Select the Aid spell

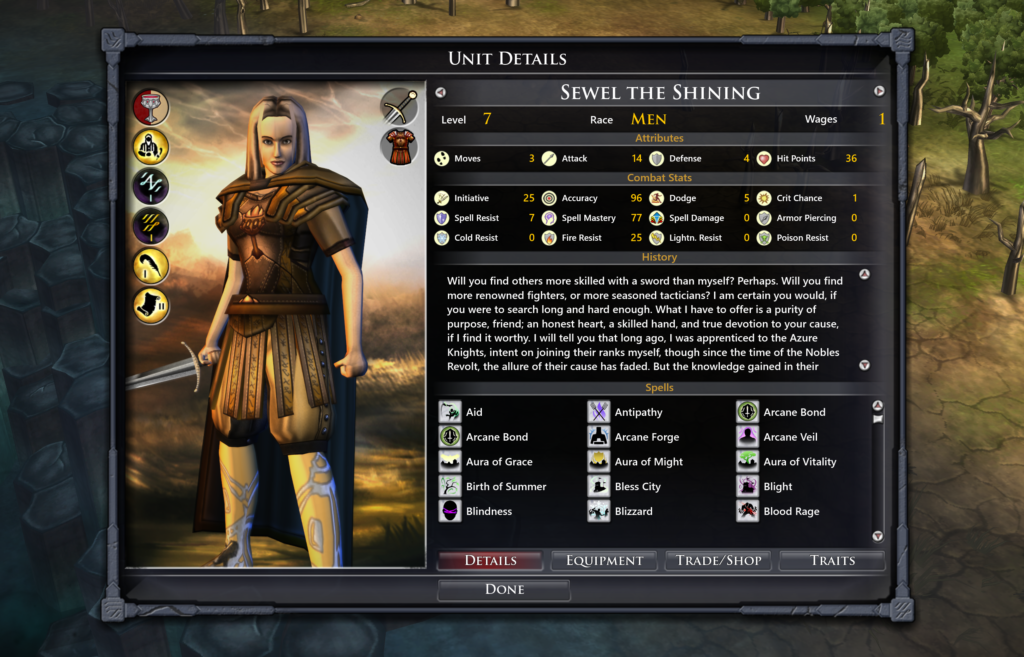coord(473,412)
